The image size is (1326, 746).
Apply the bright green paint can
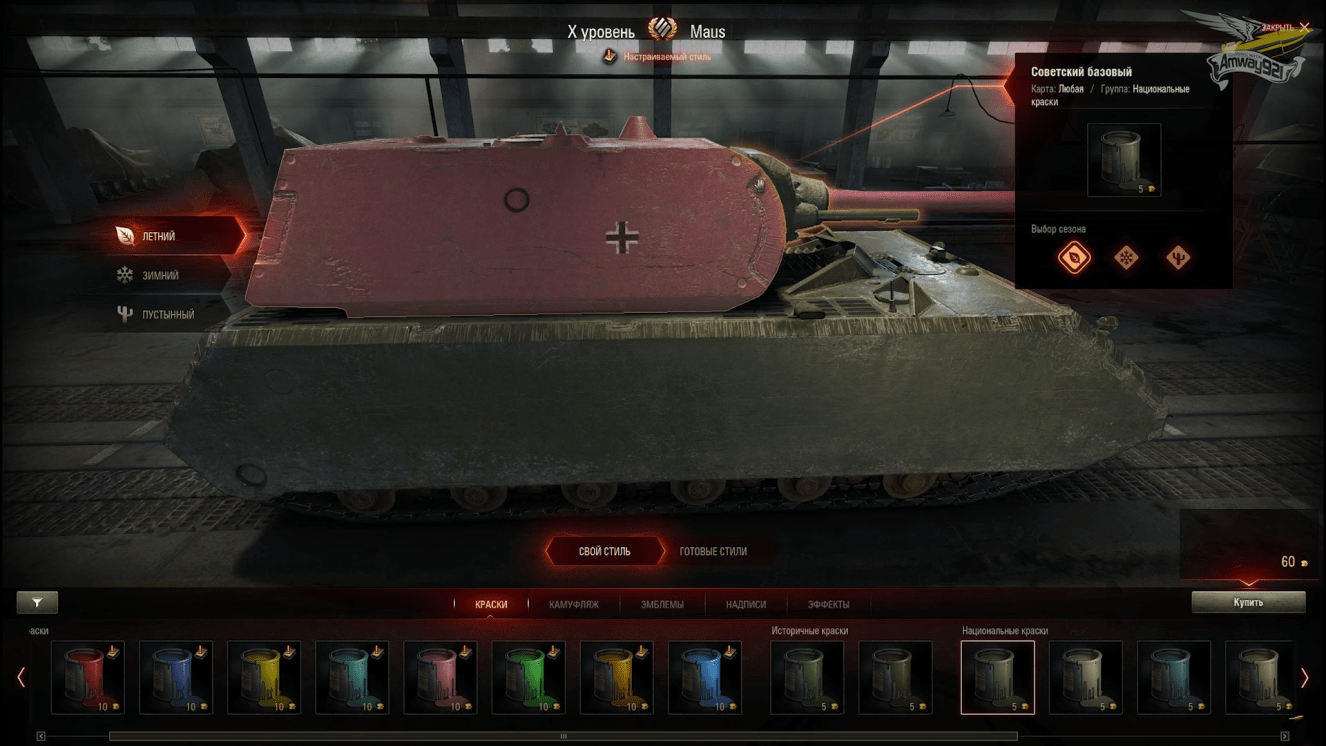coord(528,678)
